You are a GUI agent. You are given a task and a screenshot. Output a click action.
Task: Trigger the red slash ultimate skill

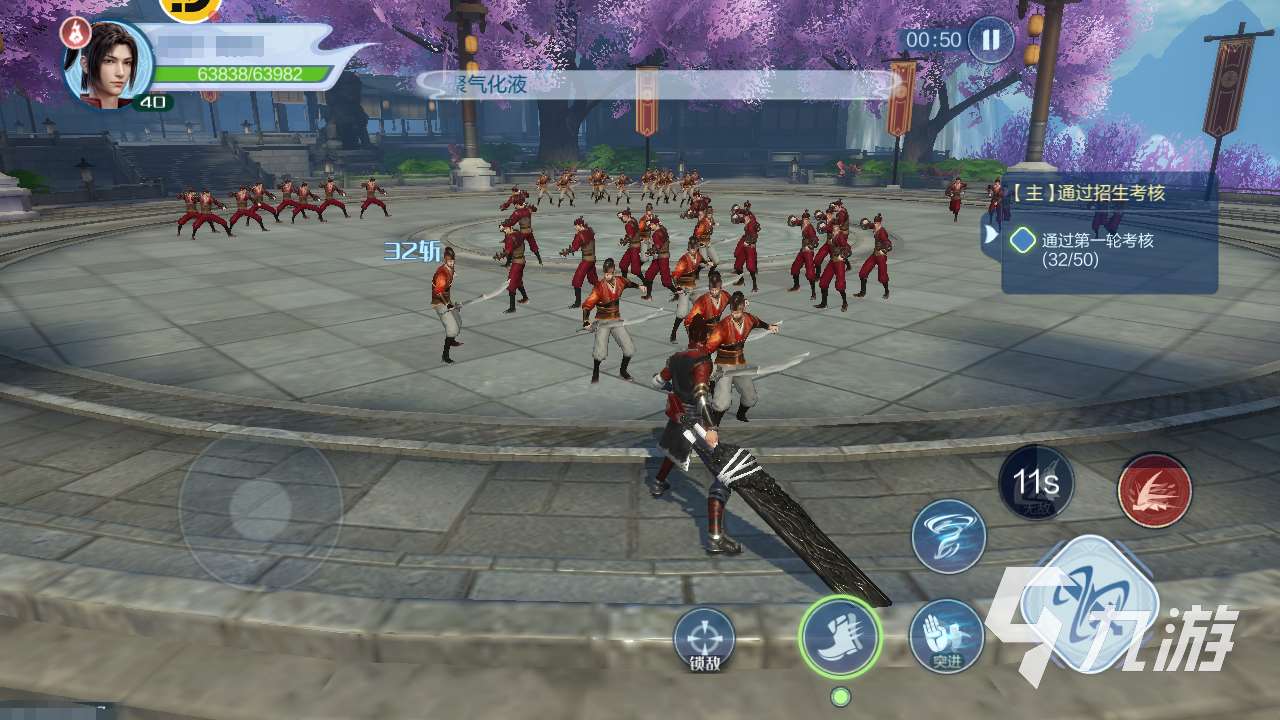point(1154,490)
